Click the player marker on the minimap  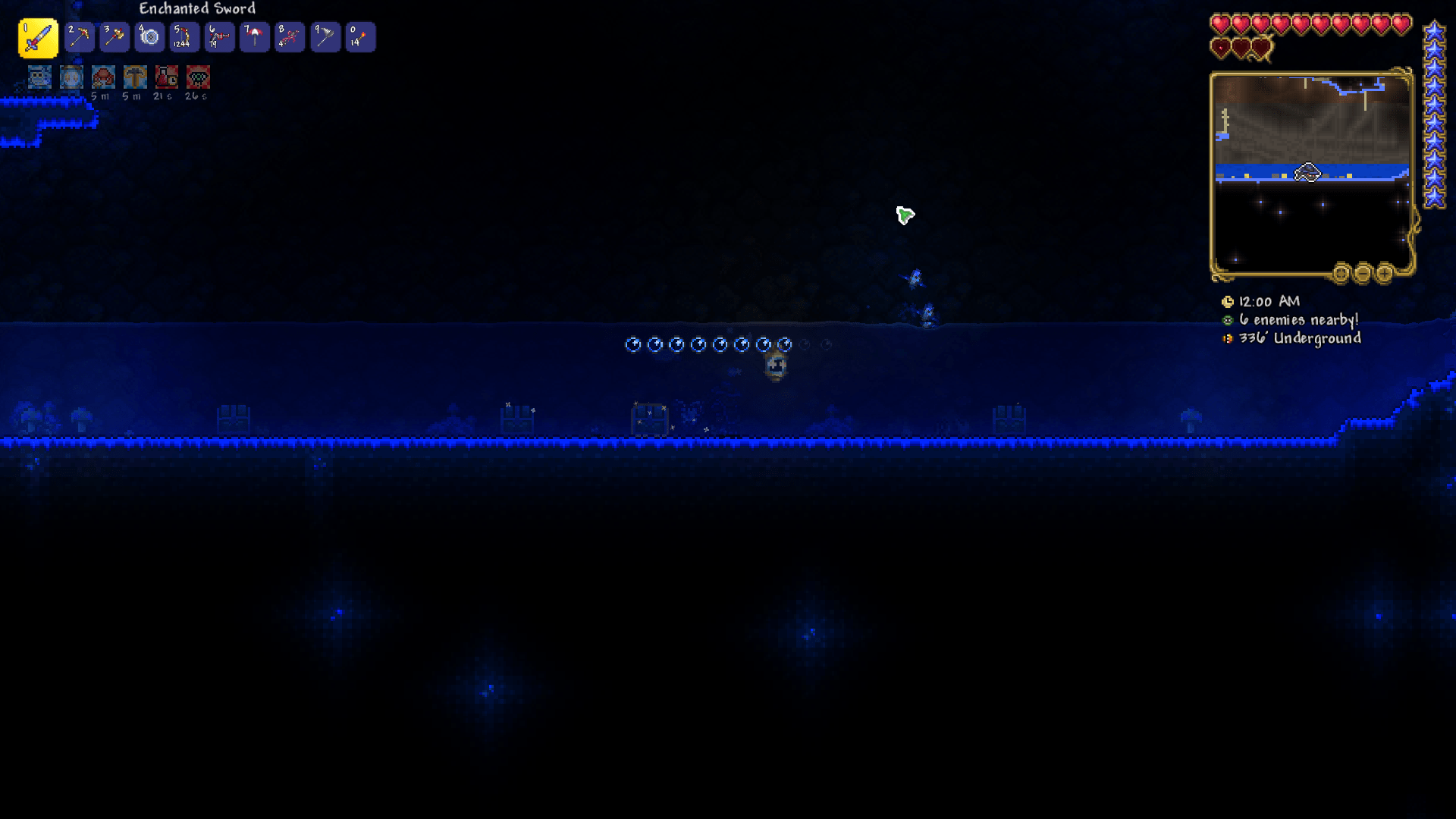pyautogui.click(x=1307, y=173)
